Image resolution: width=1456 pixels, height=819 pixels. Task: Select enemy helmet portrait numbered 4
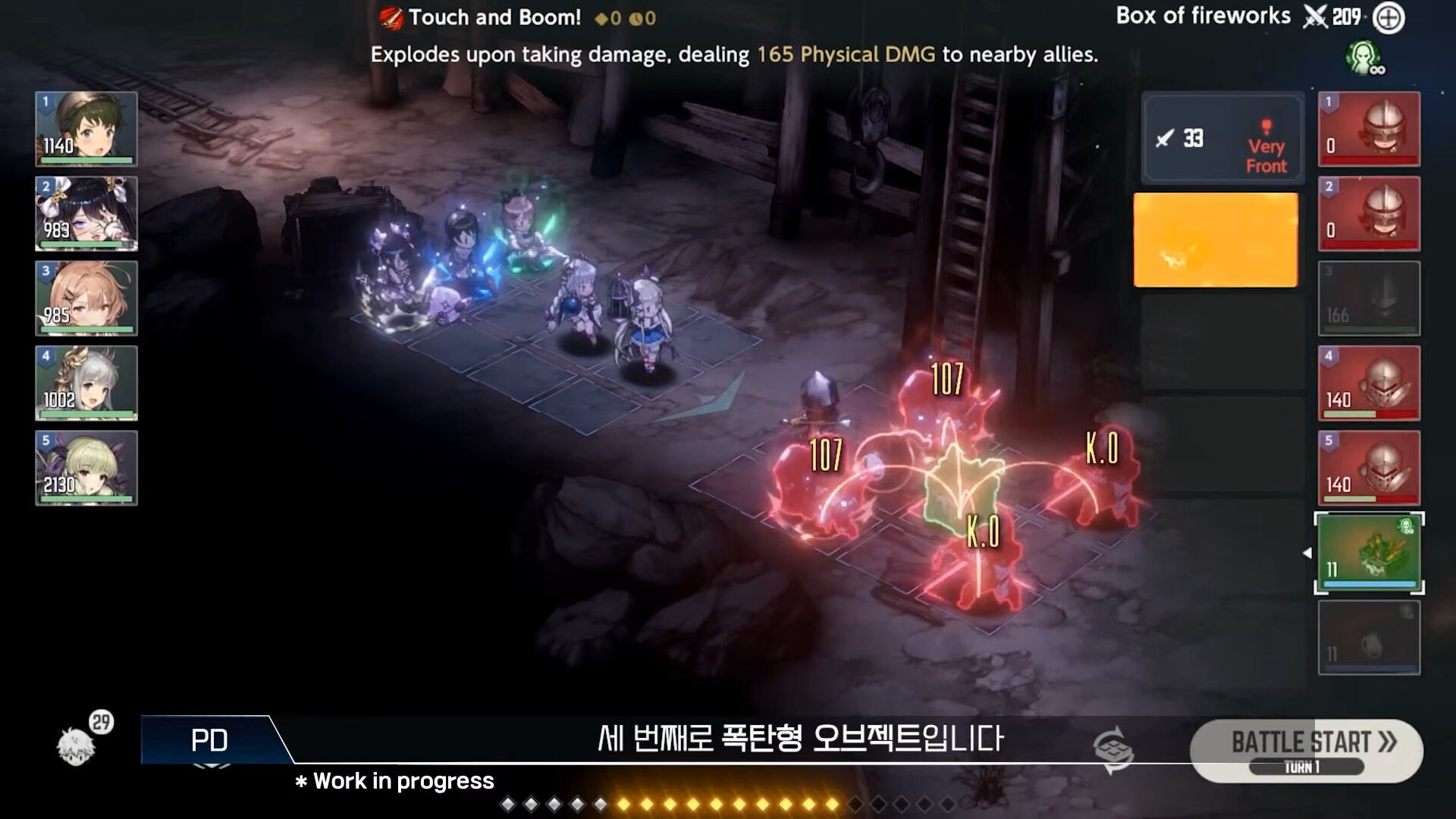(1369, 383)
